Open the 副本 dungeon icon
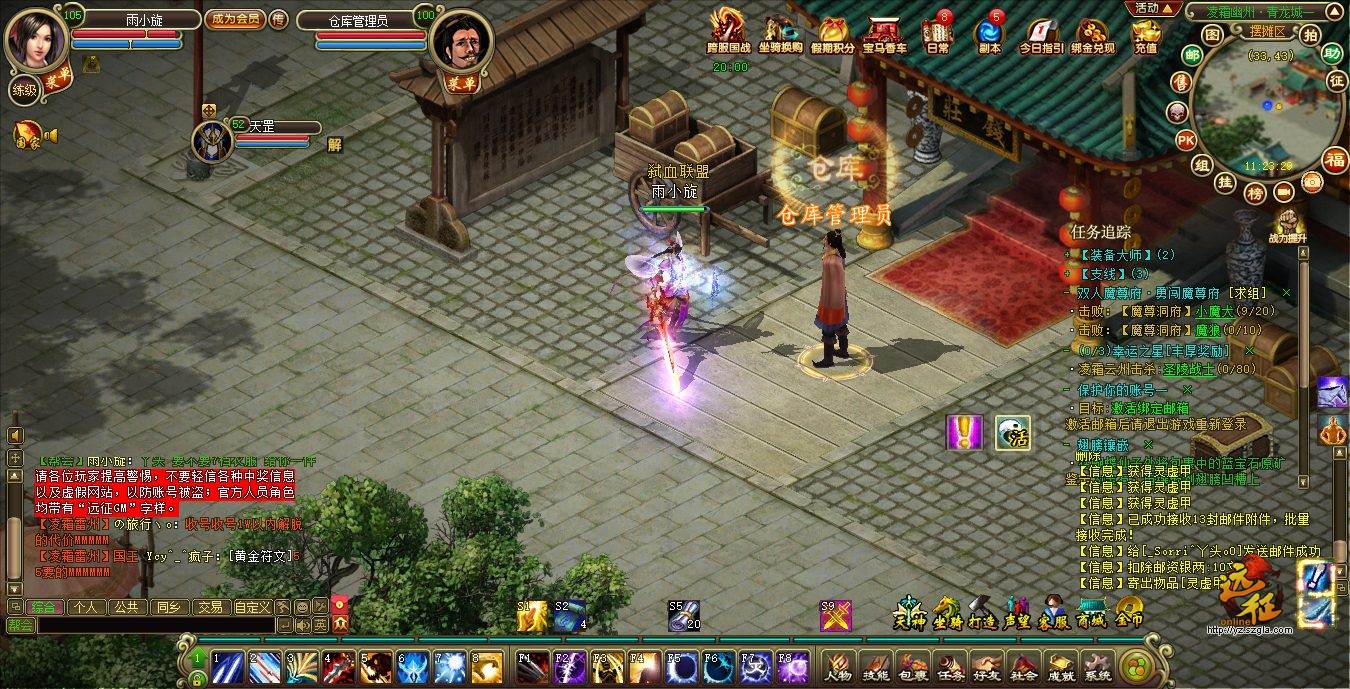 pos(989,35)
